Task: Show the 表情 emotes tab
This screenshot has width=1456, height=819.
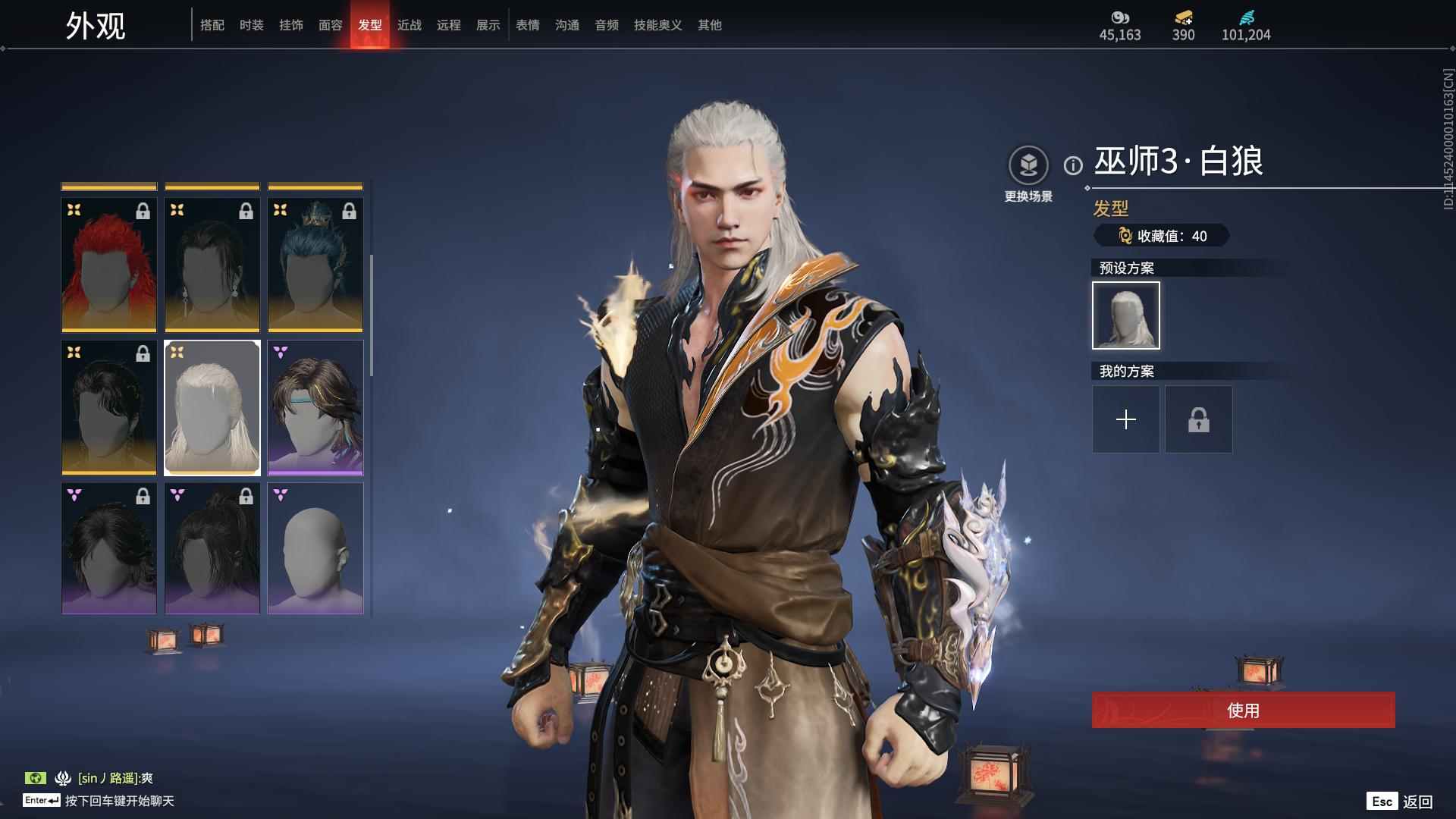Action: coord(528,25)
